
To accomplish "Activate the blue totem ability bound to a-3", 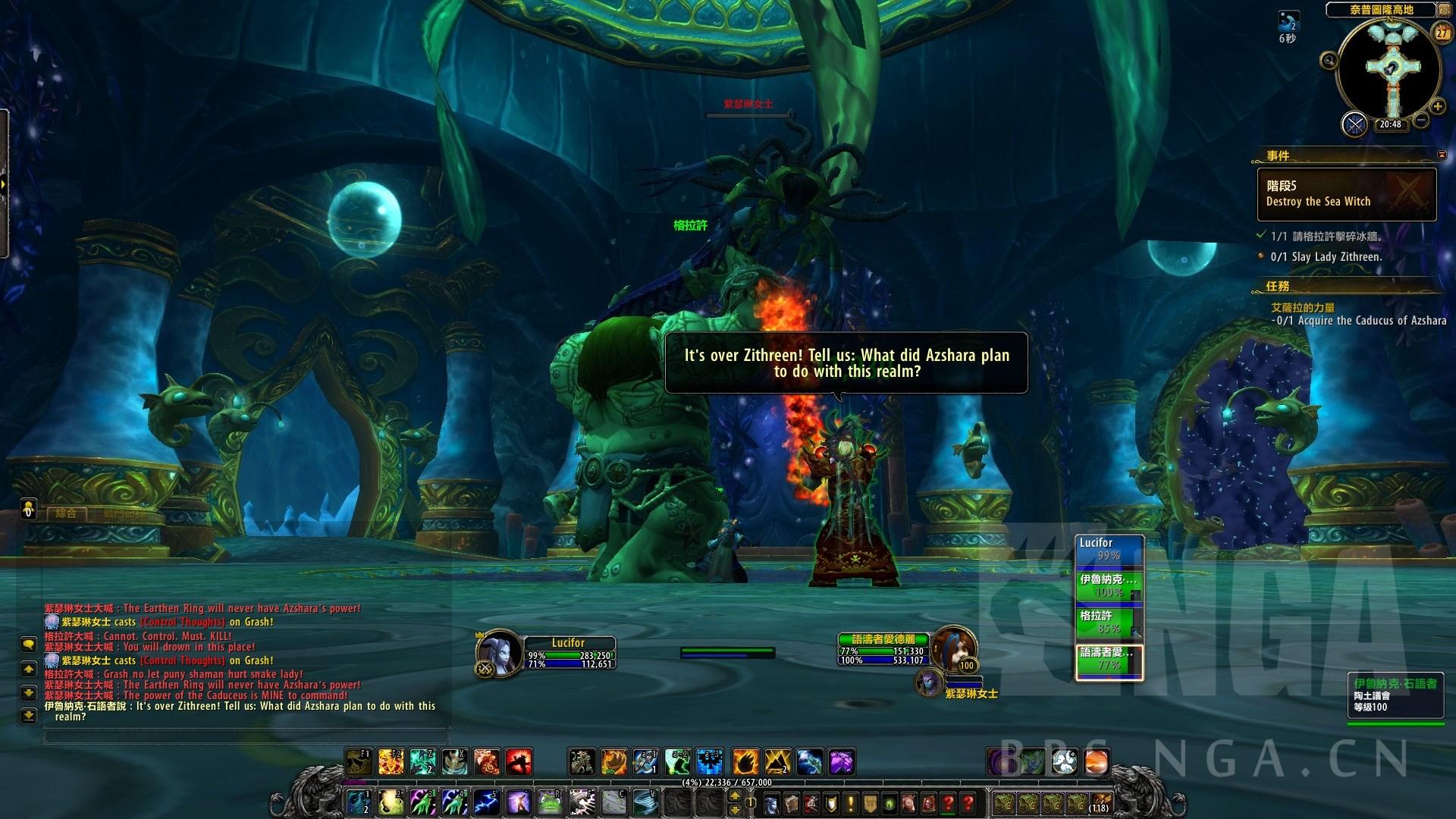I will coord(709,761).
